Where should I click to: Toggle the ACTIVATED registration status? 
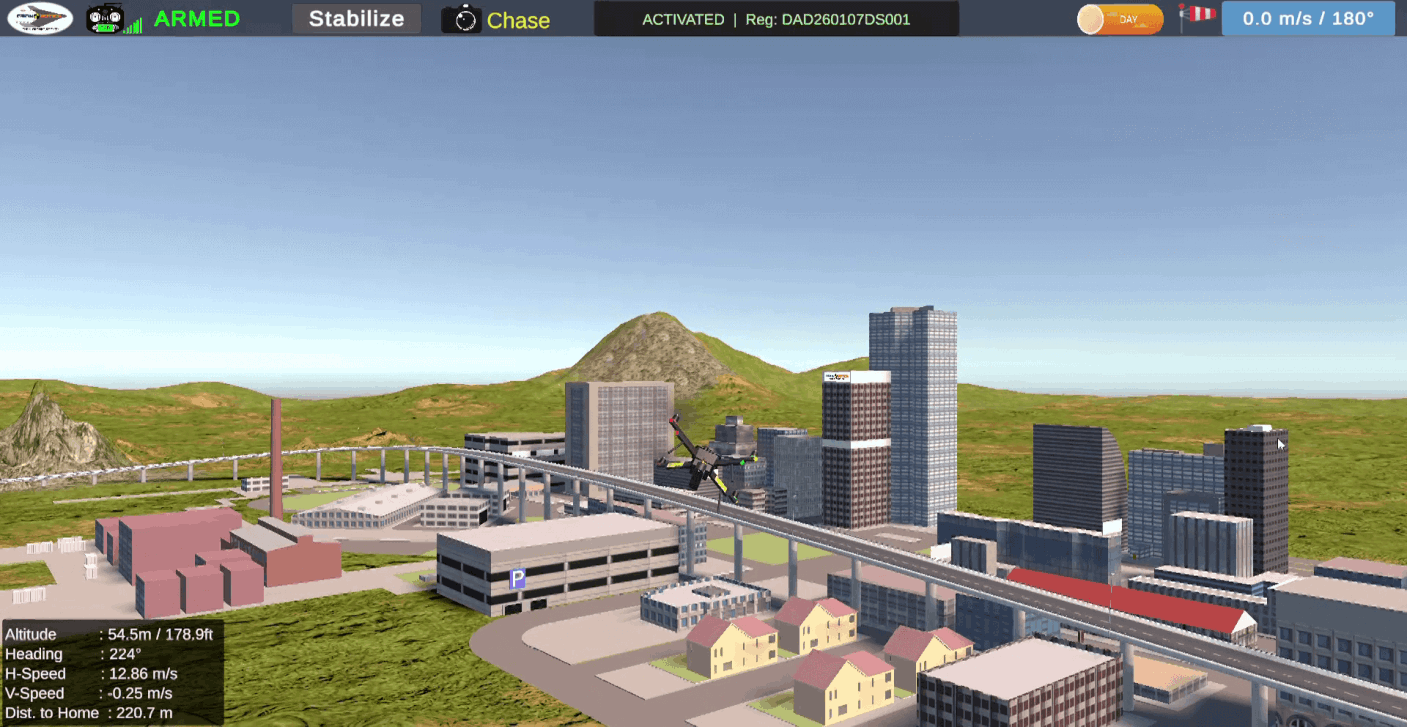pyautogui.click(x=684, y=18)
